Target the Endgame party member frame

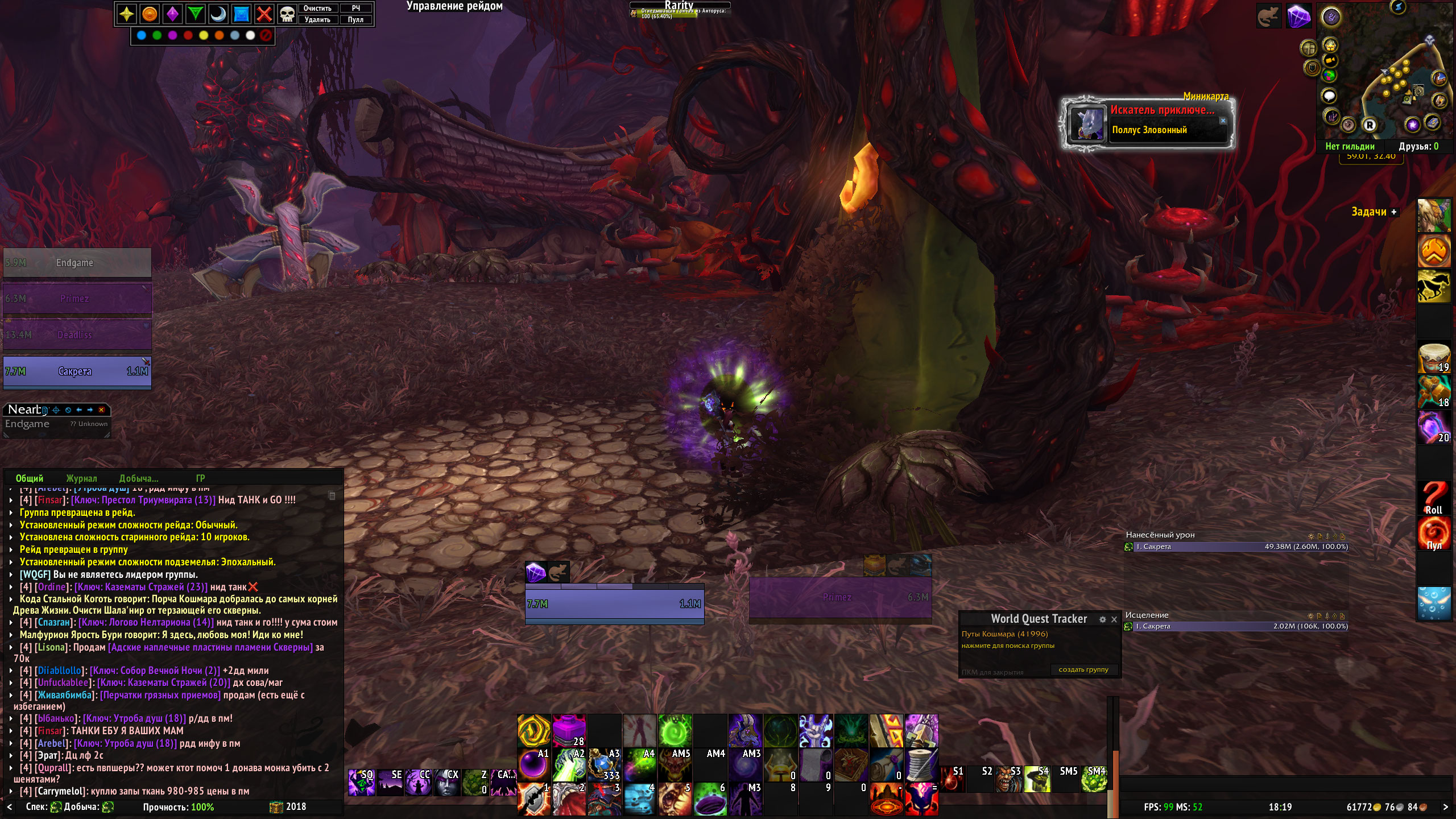click(77, 263)
